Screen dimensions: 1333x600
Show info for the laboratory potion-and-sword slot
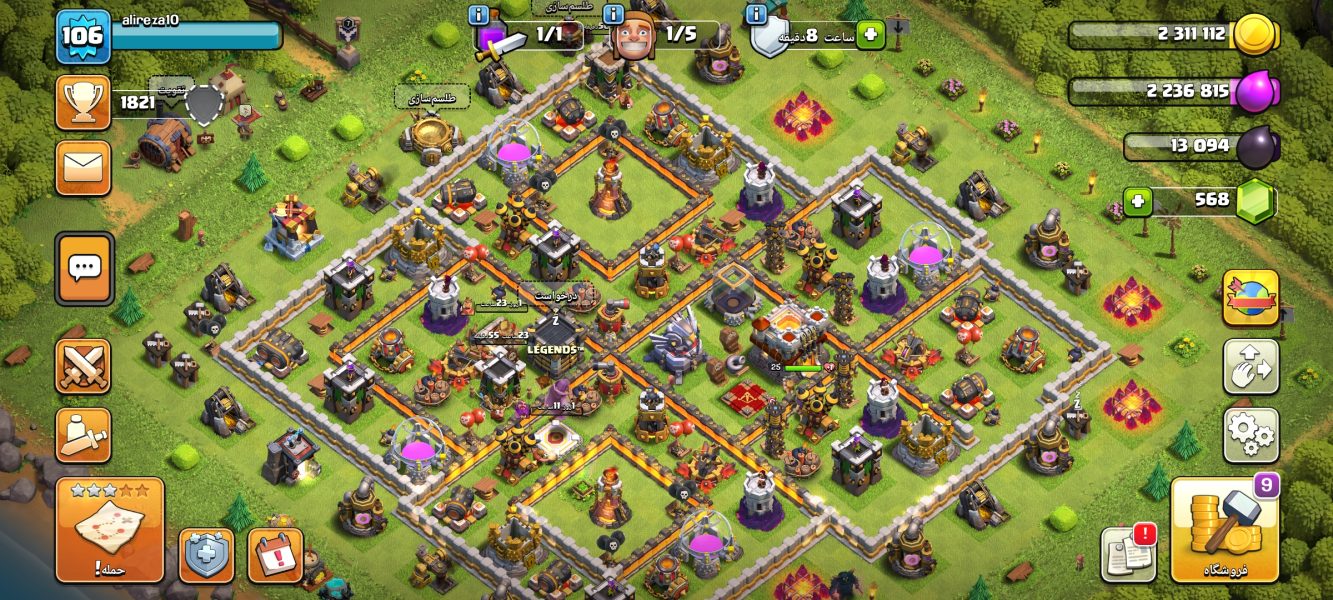[x=479, y=14]
